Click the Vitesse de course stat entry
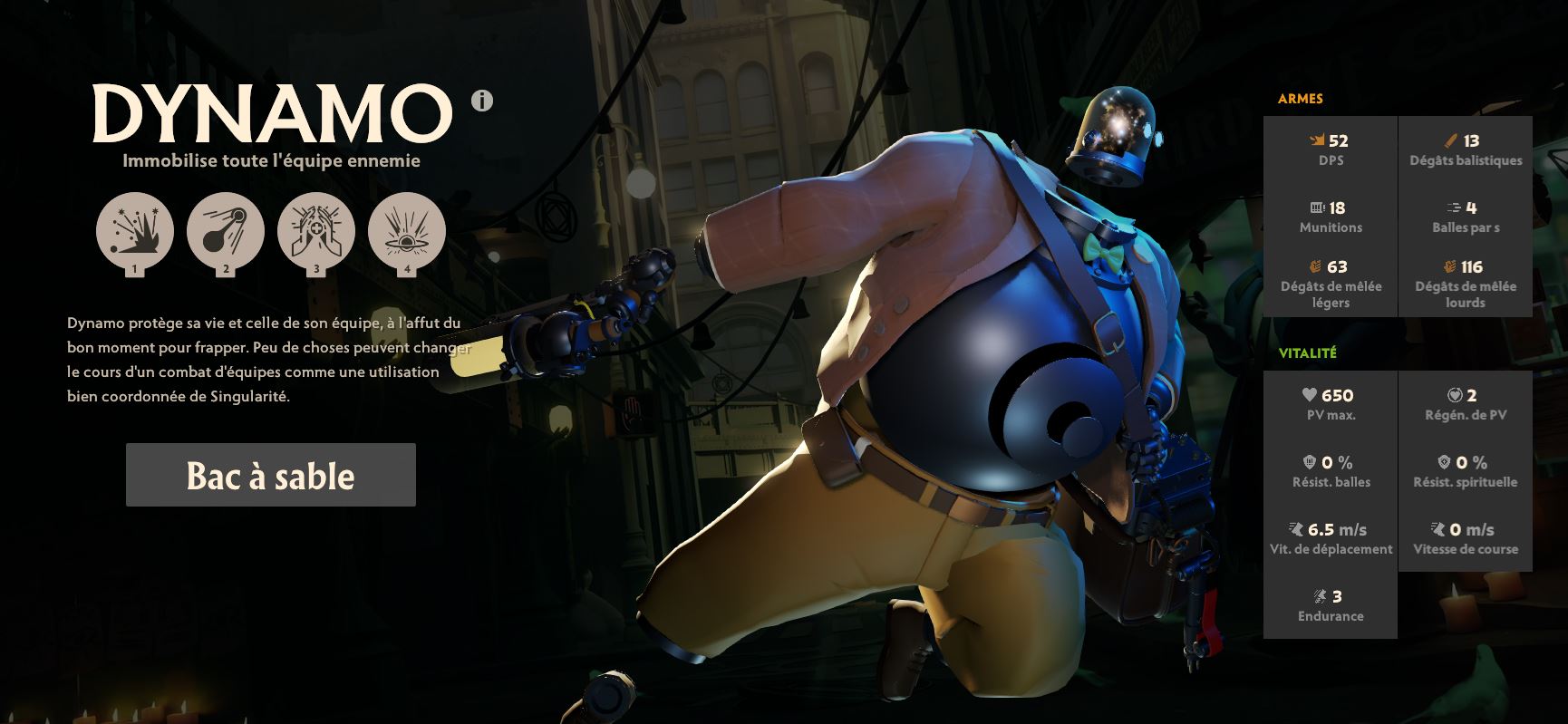This screenshot has height=724, width=1568. point(1465,538)
